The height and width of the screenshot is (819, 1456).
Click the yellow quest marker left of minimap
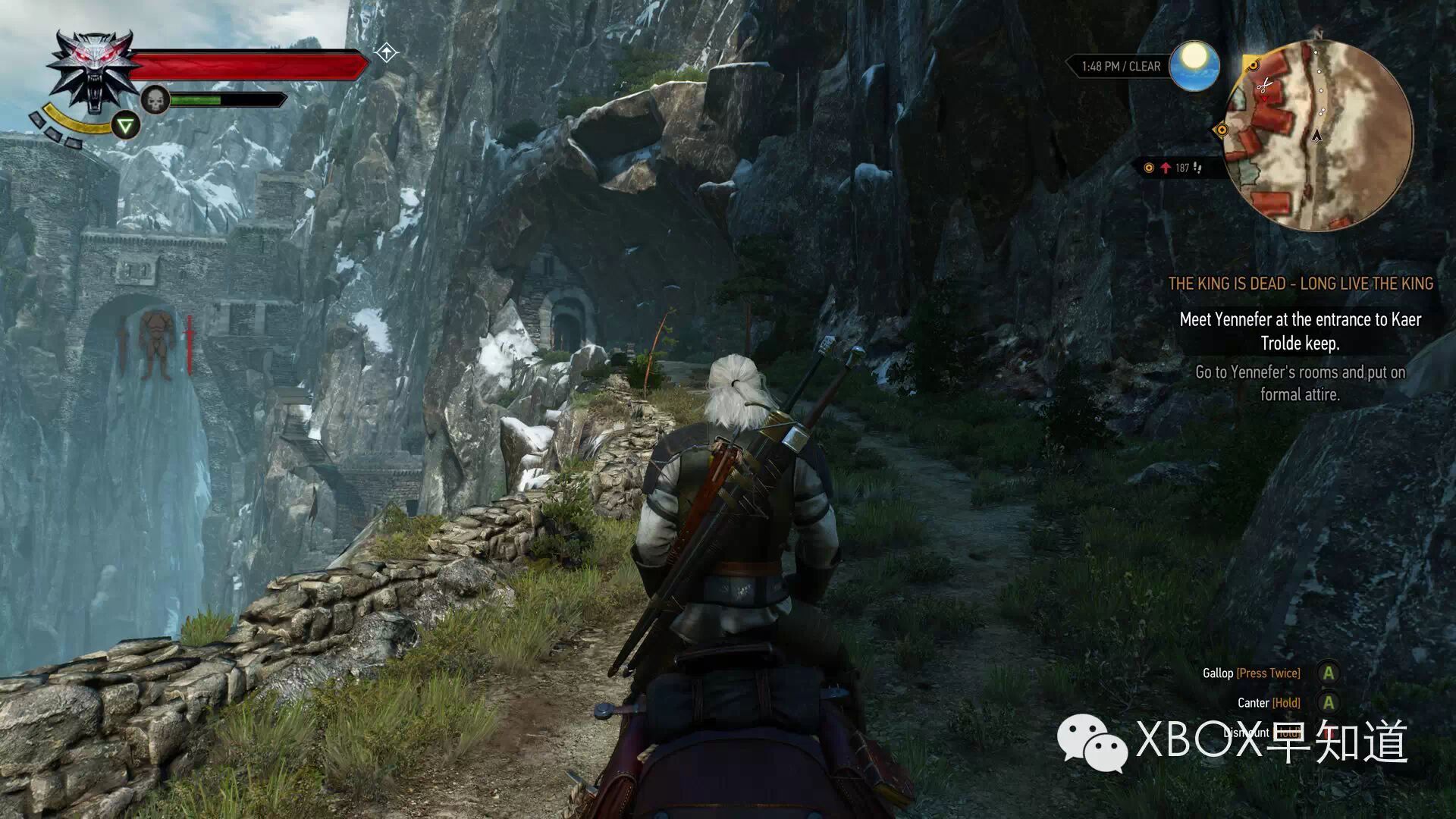1221,130
